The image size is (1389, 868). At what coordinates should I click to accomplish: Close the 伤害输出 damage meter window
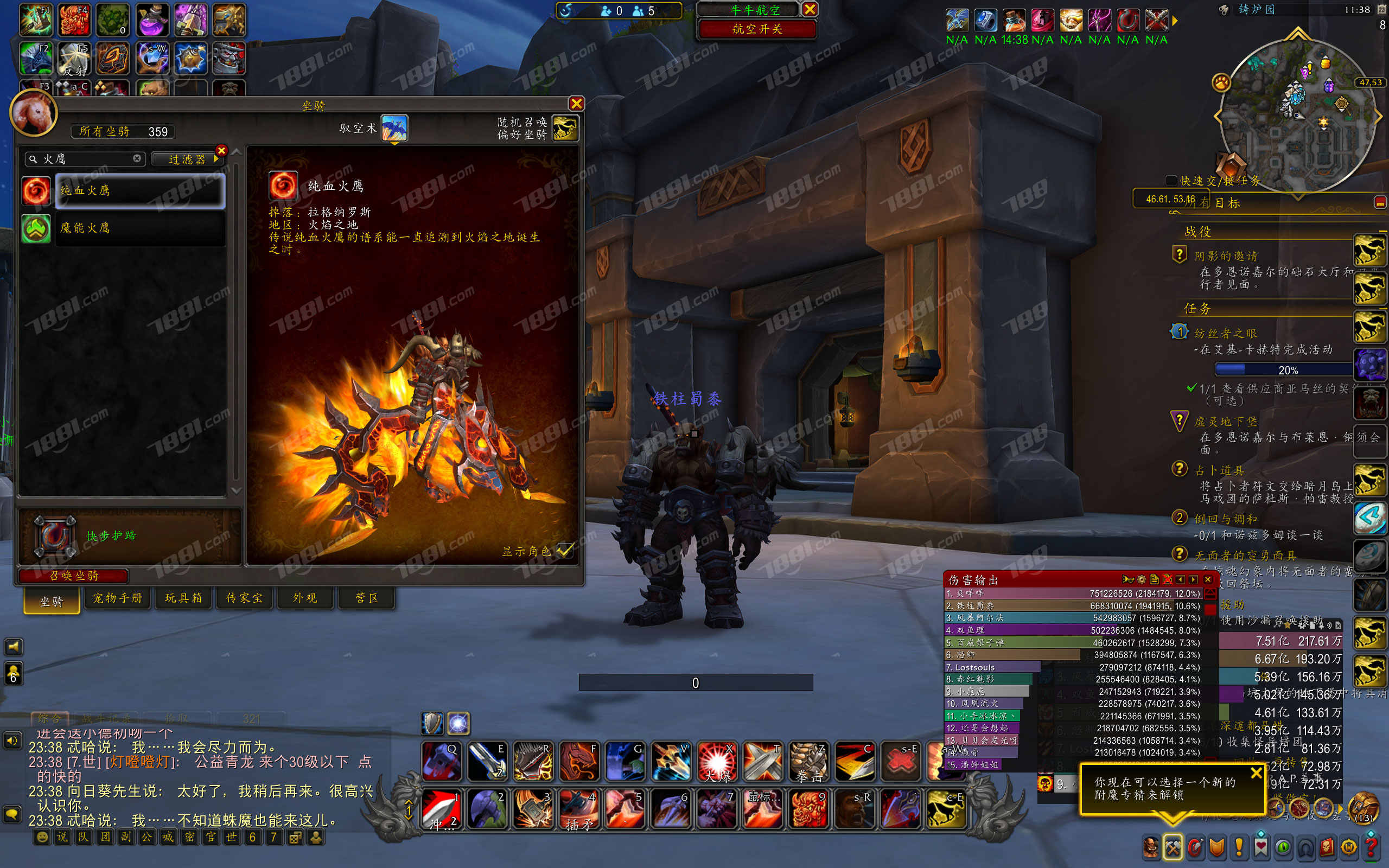coord(1208,579)
